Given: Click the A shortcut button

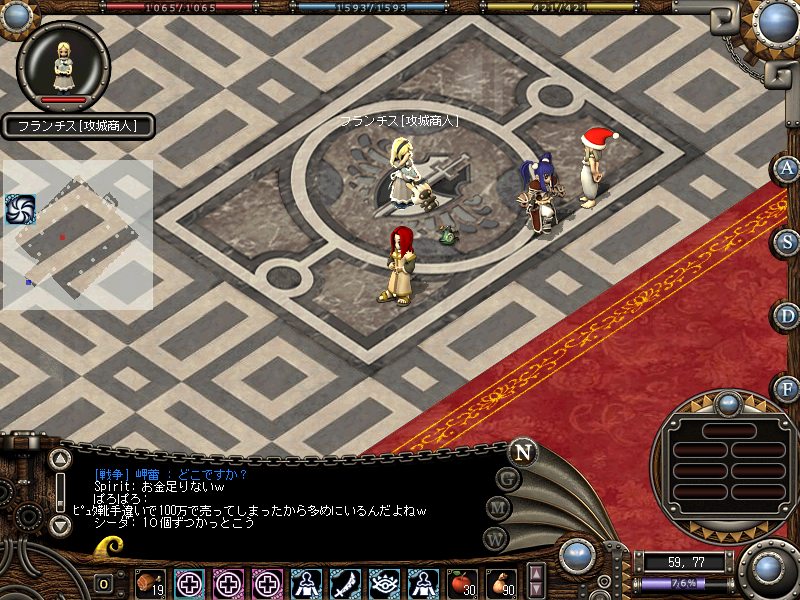Looking at the screenshot, I should click(x=787, y=168).
